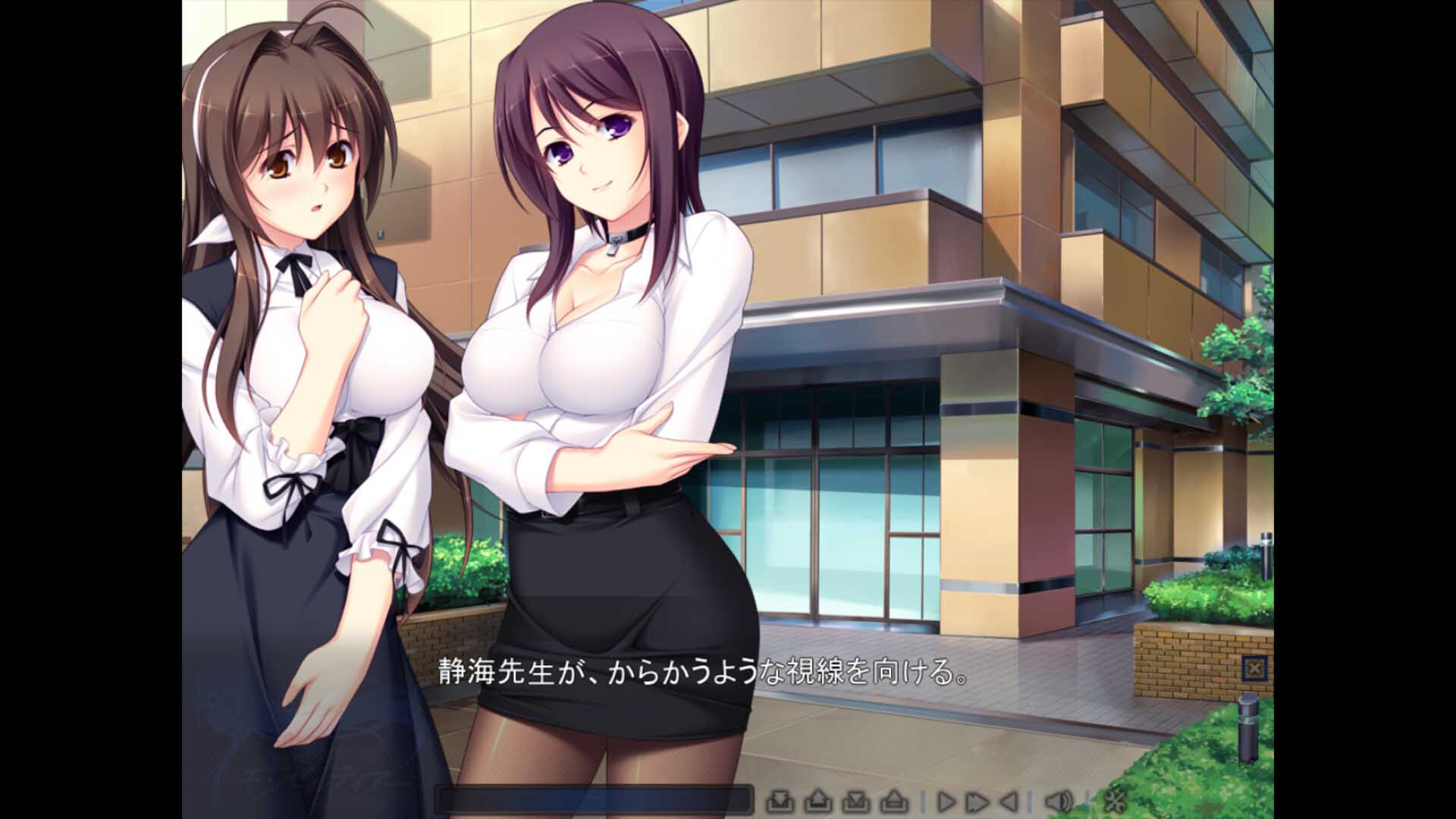Viewport: 1456px width, 819px height.
Task: Click the text progress bar
Action: tap(591, 797)
